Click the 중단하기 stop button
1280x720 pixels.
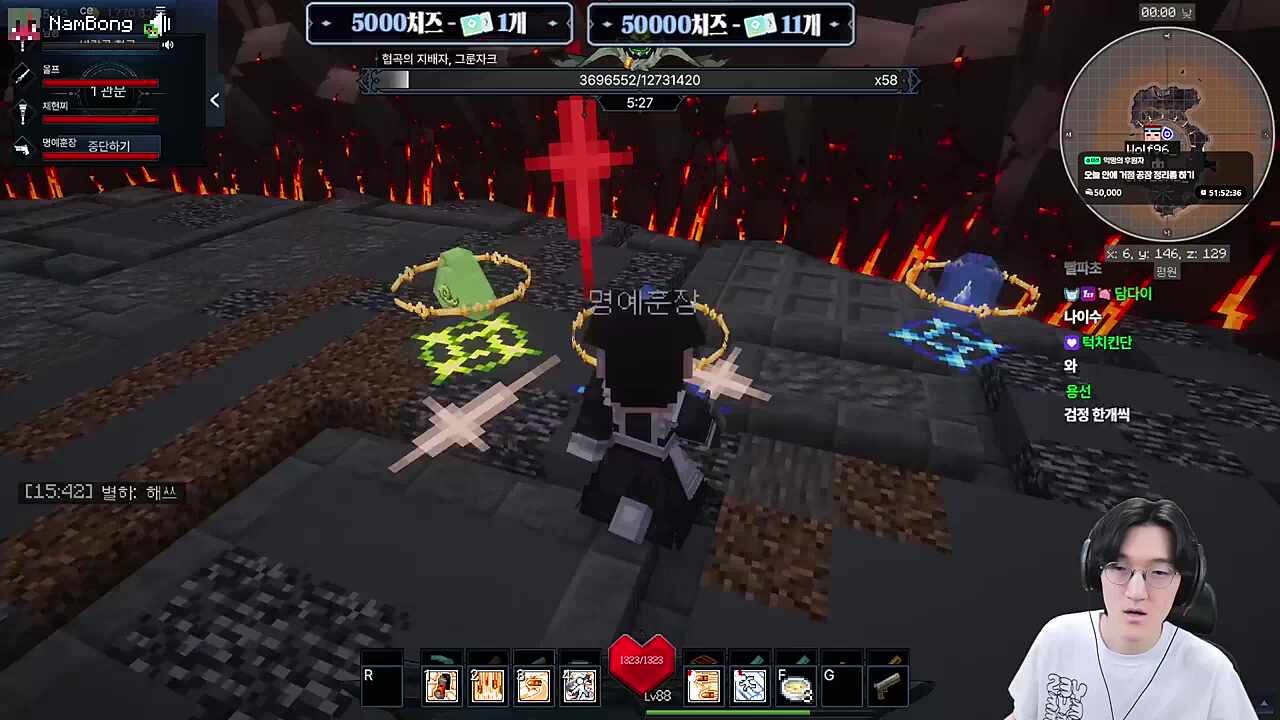[x=108, y=146]
